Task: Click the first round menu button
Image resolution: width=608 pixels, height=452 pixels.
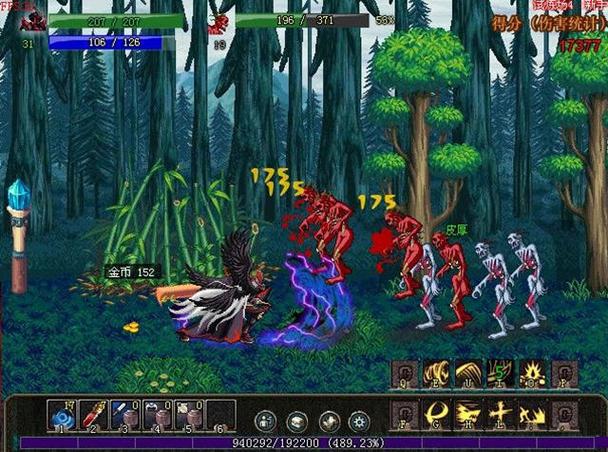Action: (x=266, y=421)
